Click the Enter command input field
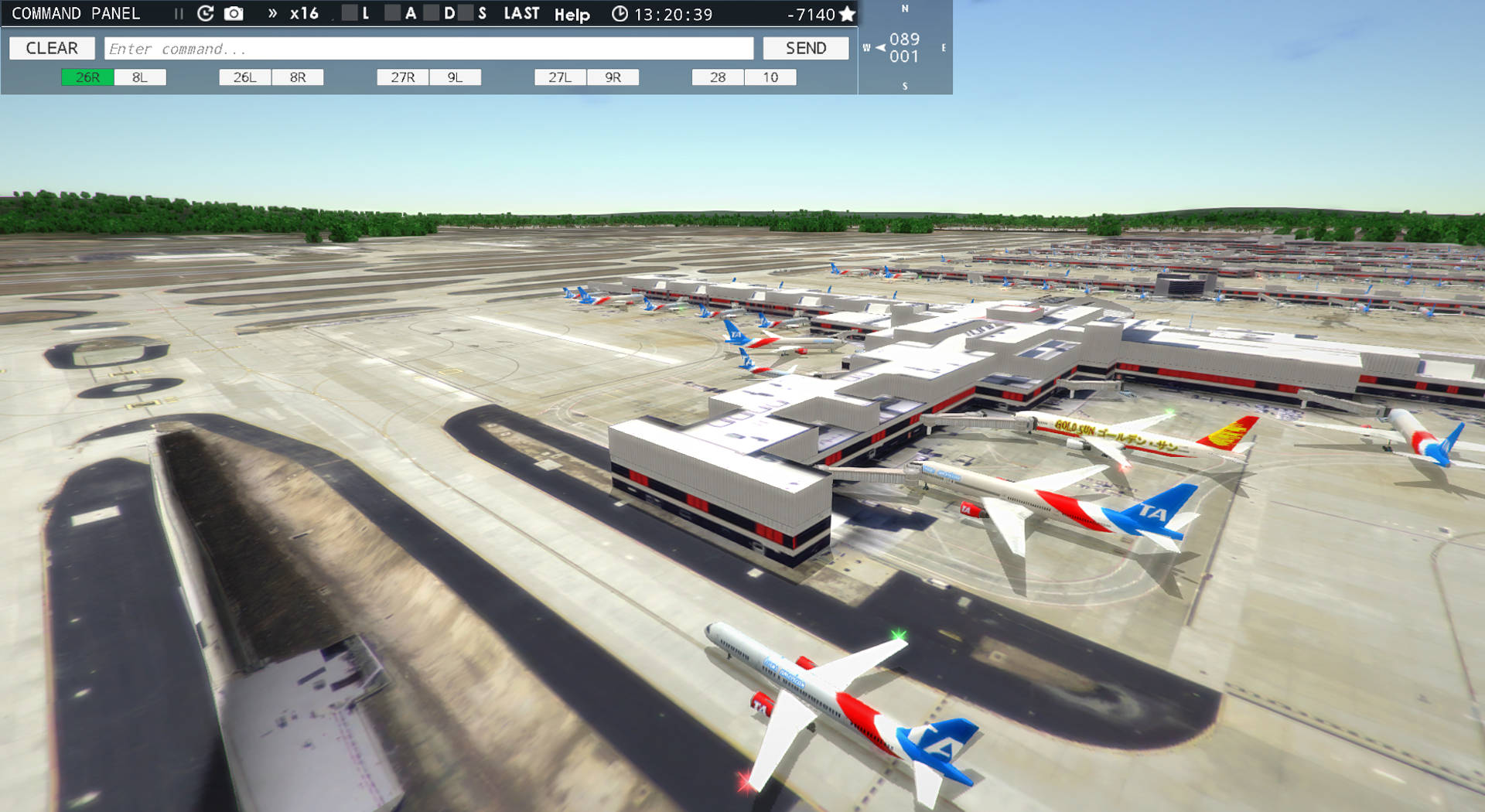Screen dimensions: 1485x812 click(x=429, y=48)
